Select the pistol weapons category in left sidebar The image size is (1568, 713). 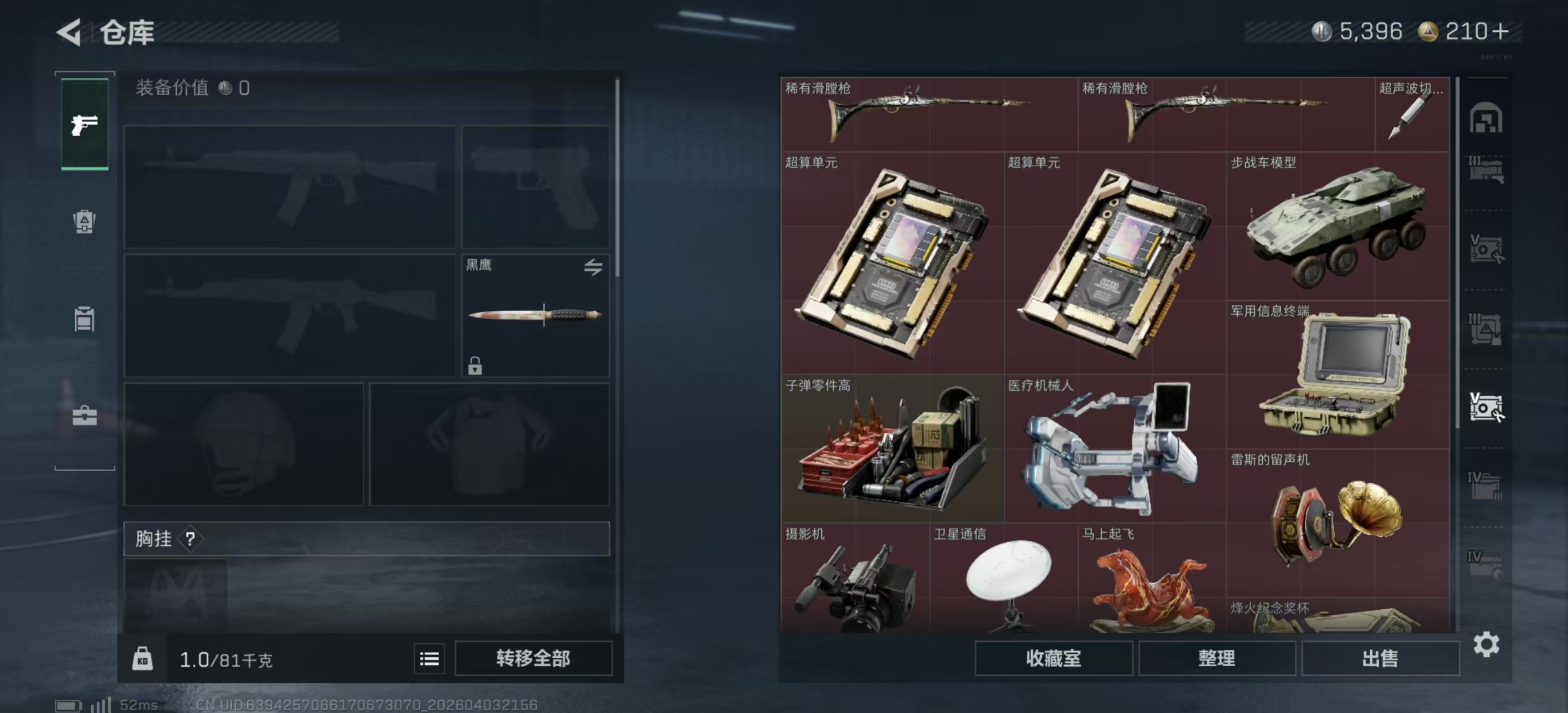pos(85,125)
